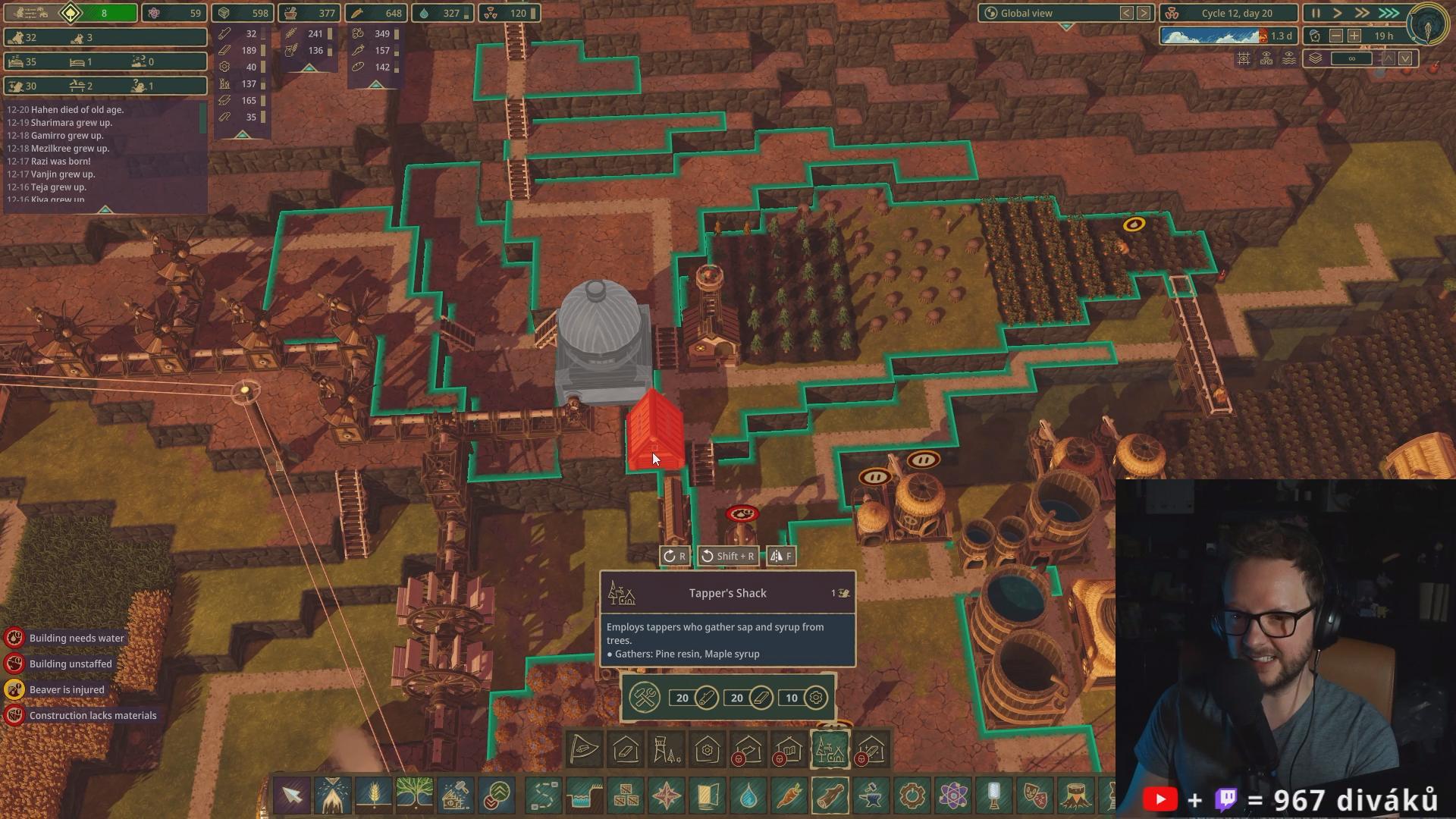Image resolution: width=1456 pixels, height=819 pixels.
Task: Open the 'Beaver is injured' alert
Action: tap(67, 689)
